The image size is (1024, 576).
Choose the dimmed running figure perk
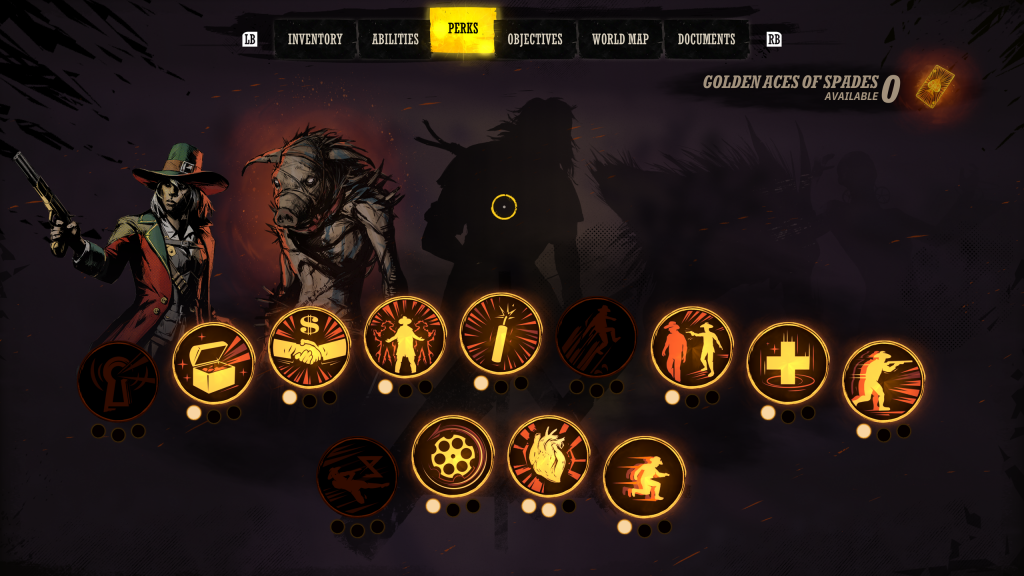pos(596,338)
